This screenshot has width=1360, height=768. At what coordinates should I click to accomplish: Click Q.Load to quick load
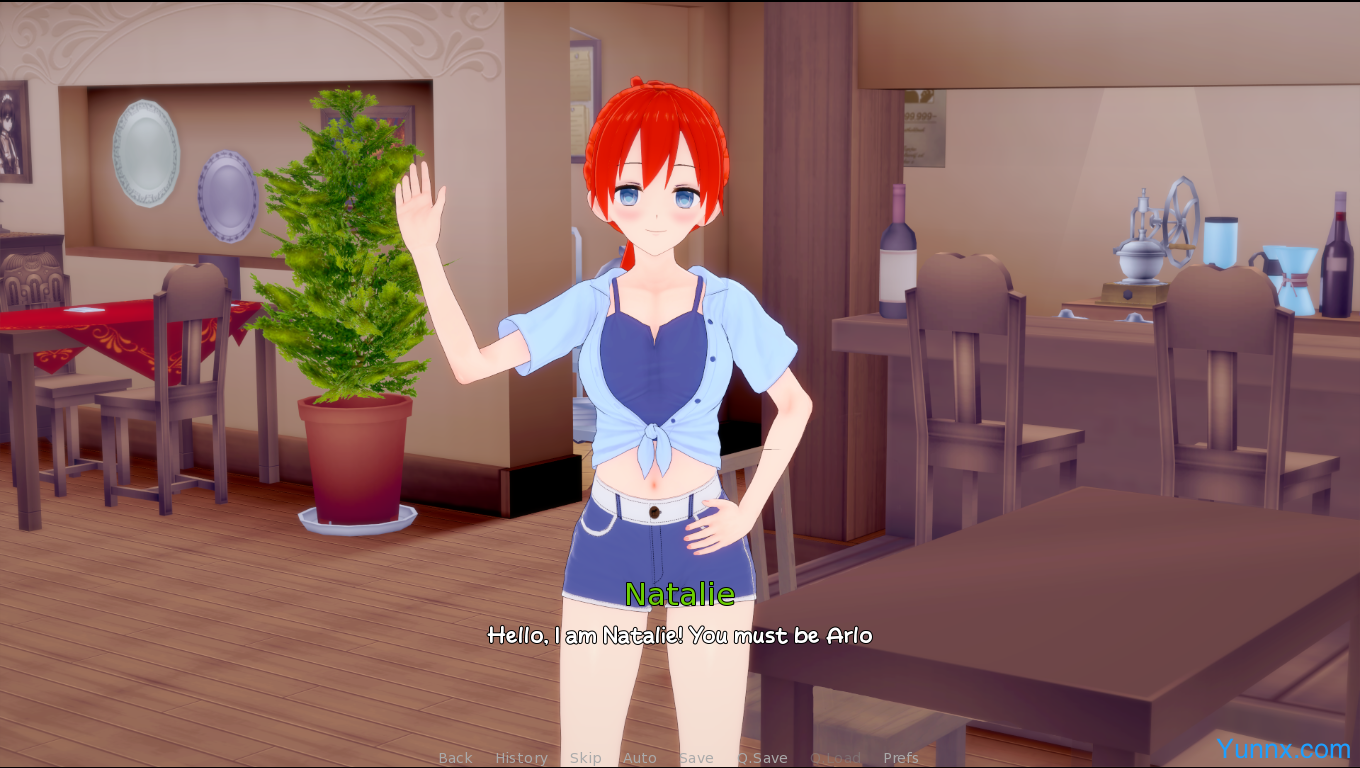tap(835, 758)
